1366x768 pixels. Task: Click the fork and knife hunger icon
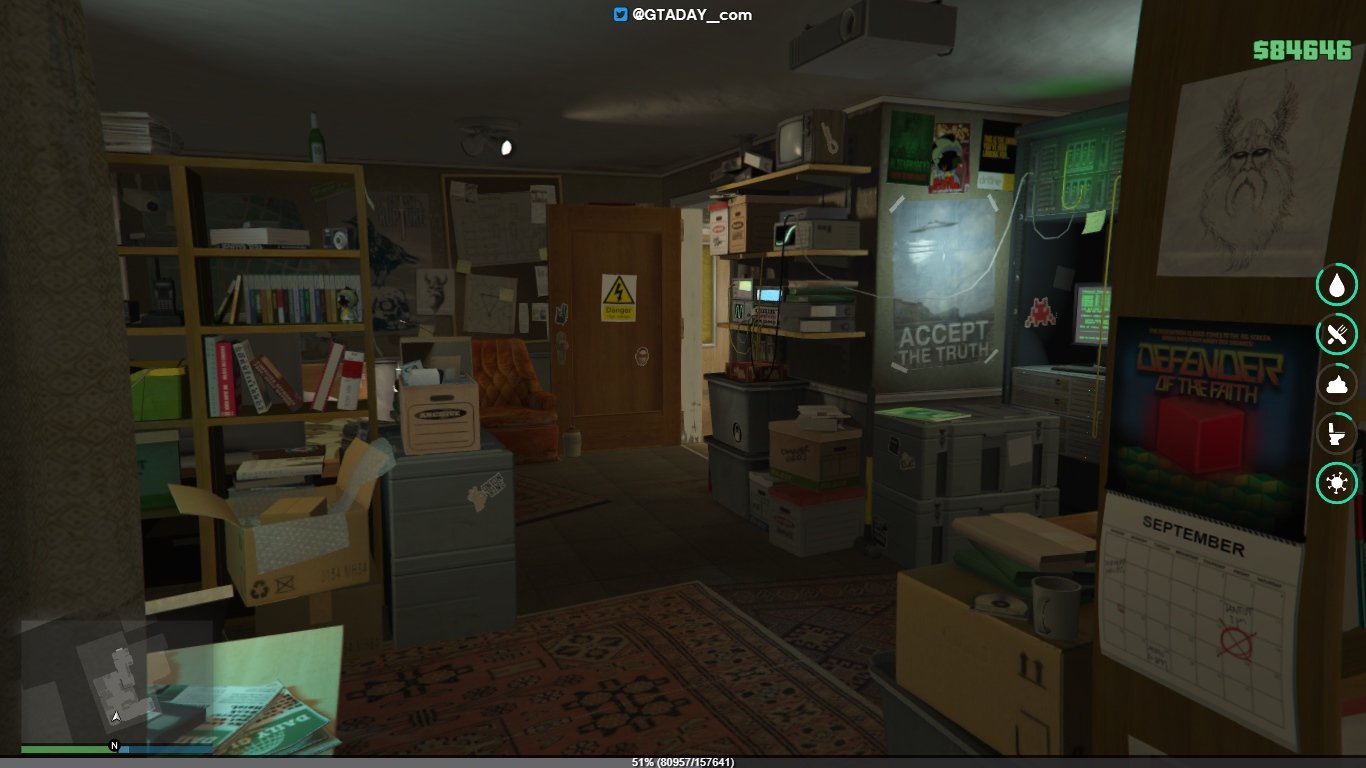tap(1335, 335)
